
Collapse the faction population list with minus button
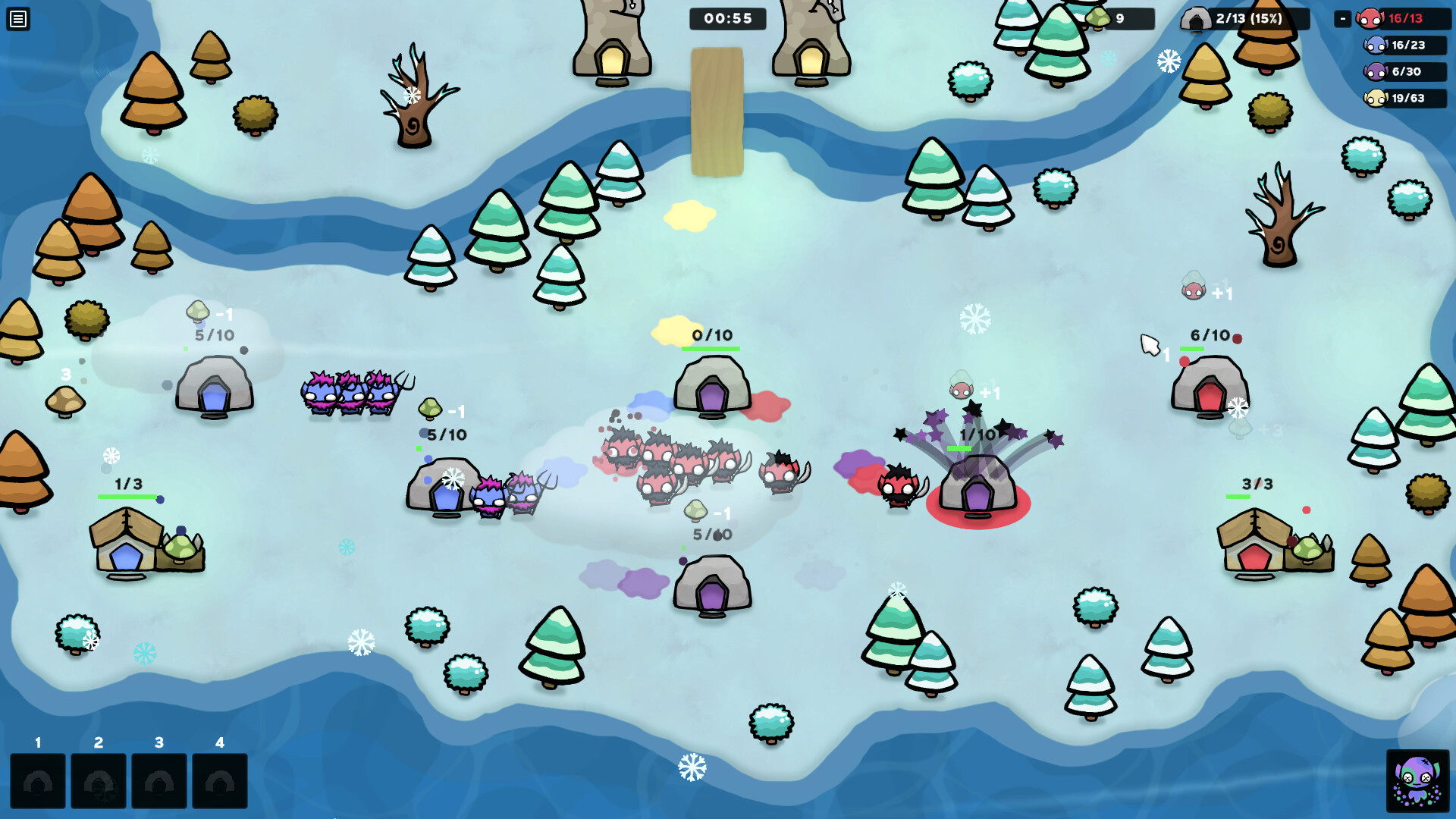[1342, 19]
